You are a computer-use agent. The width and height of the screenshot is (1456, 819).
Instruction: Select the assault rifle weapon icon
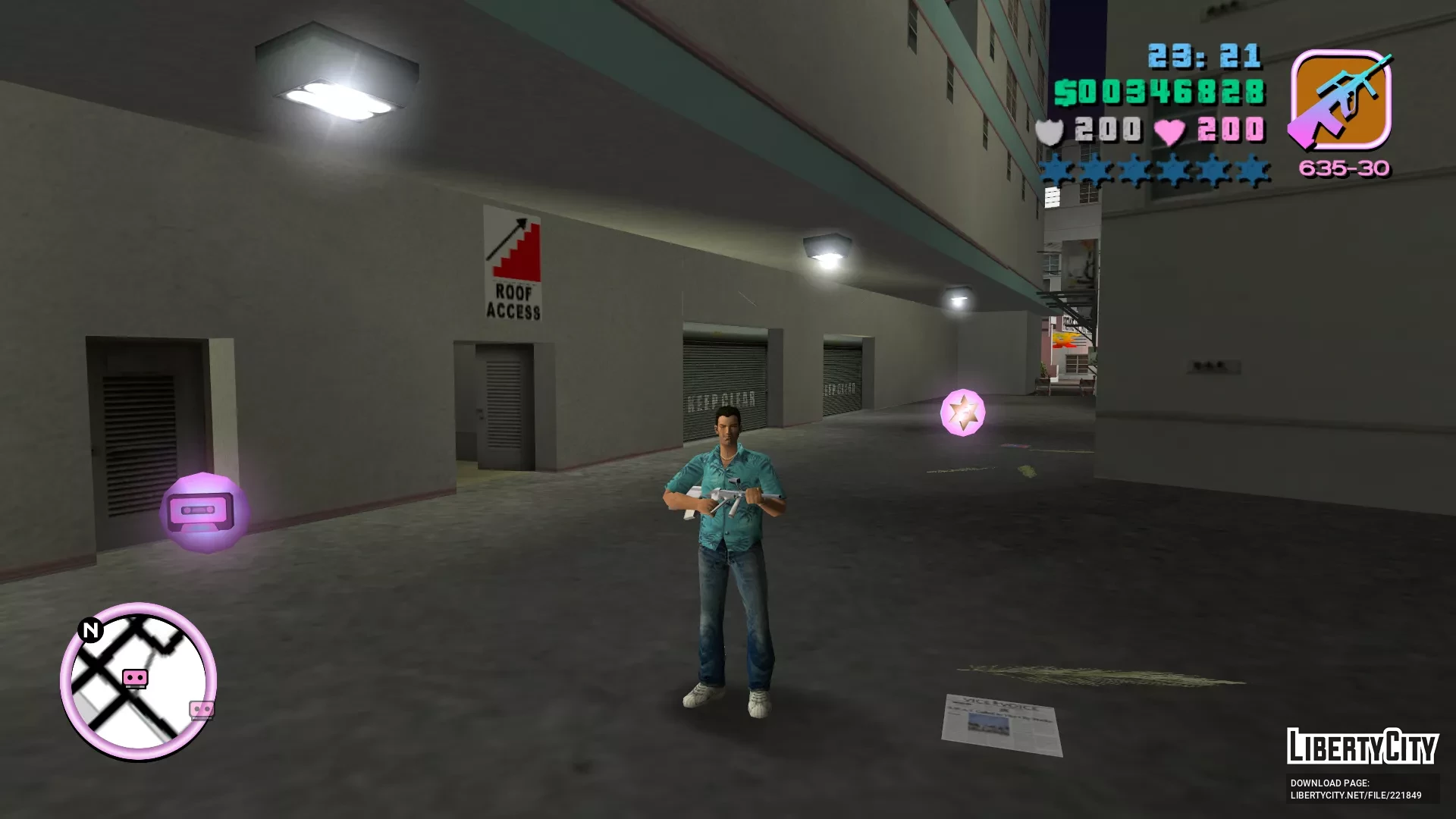(1341, 99)
